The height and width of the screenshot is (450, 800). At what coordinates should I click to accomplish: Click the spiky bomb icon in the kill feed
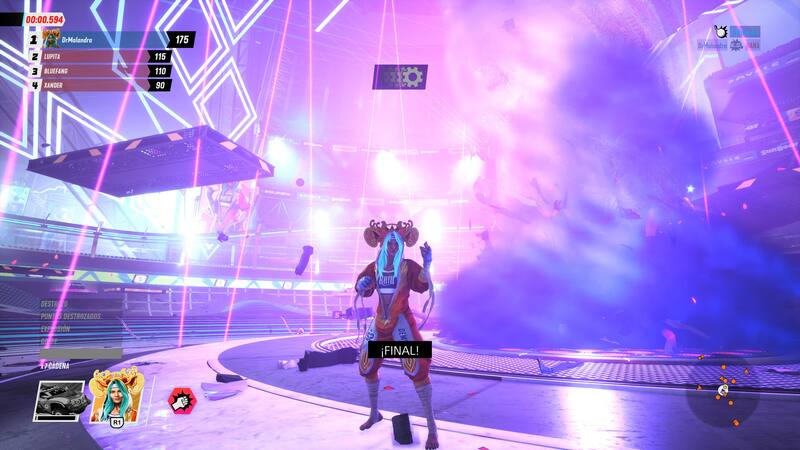(x=720, y=32)
